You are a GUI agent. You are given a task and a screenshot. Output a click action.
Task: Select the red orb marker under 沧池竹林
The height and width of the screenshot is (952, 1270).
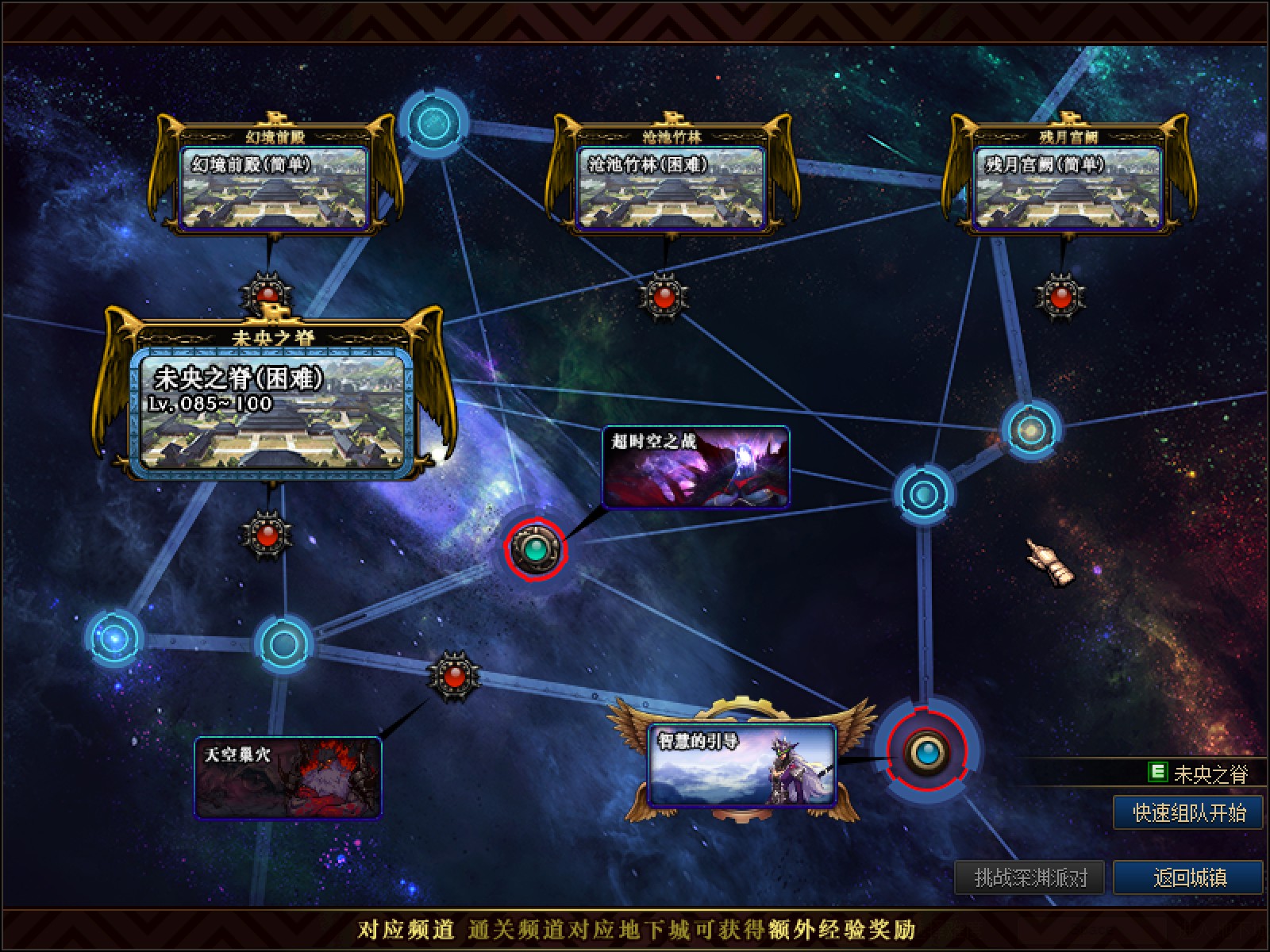point(664,297)
